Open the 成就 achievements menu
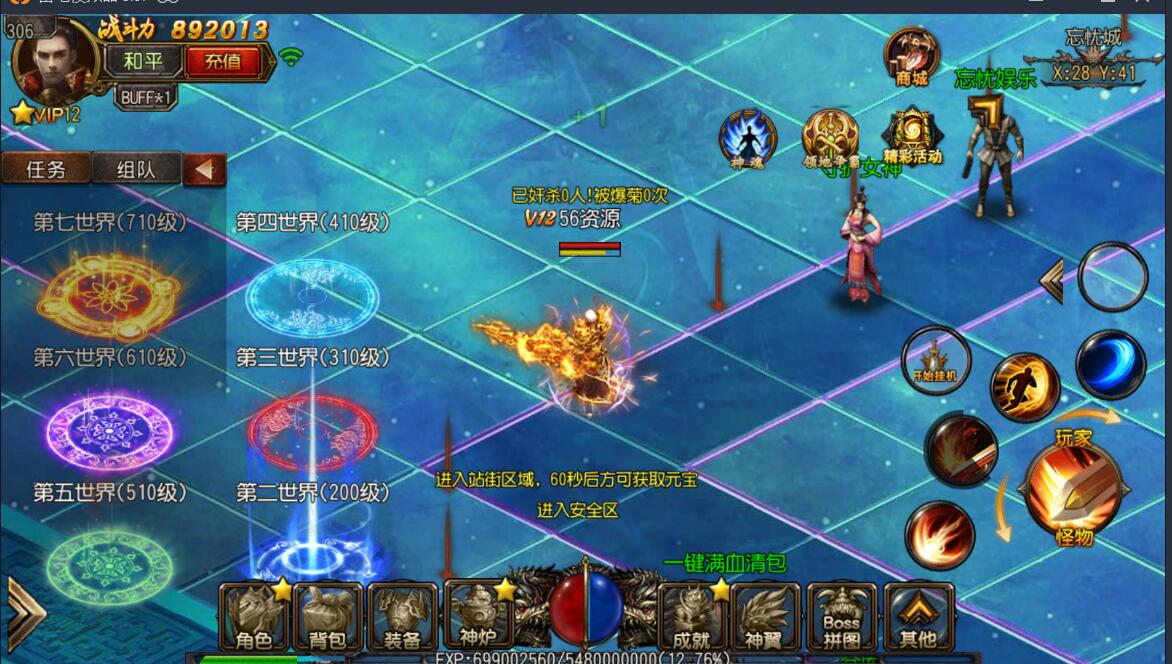1172x664 pixels. coord(693,617)
